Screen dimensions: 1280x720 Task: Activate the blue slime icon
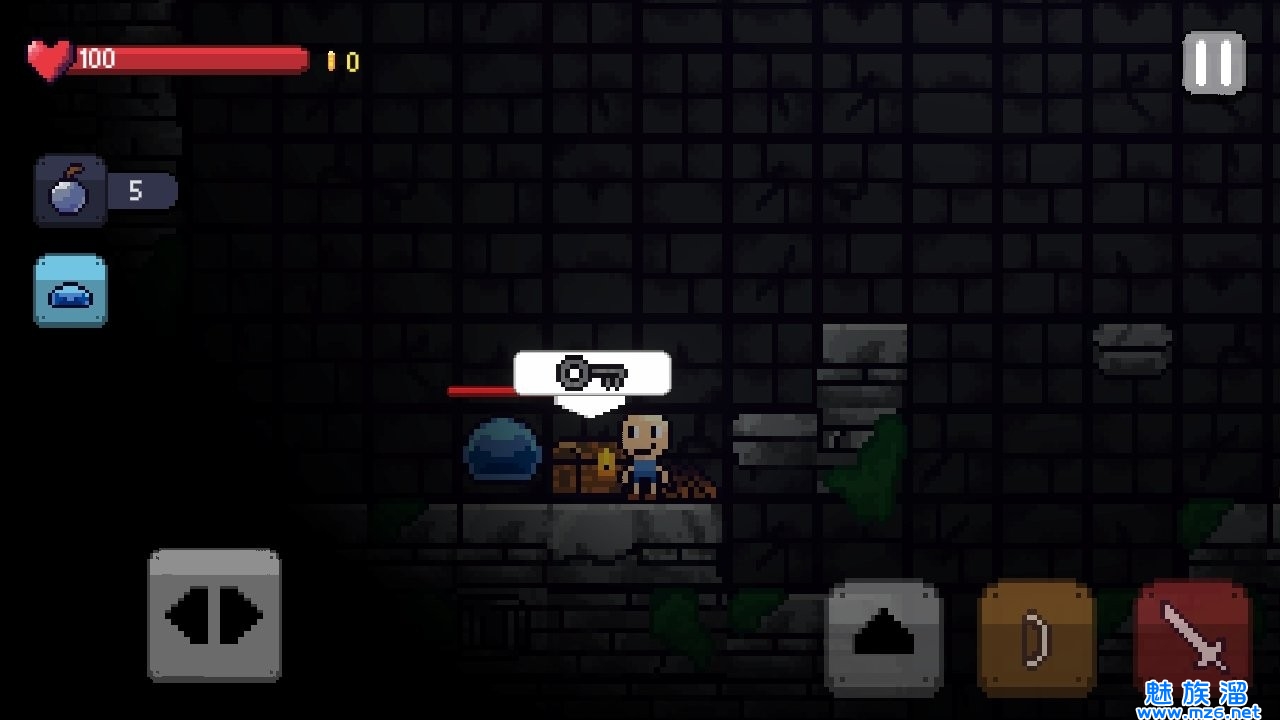coord(70,290)
